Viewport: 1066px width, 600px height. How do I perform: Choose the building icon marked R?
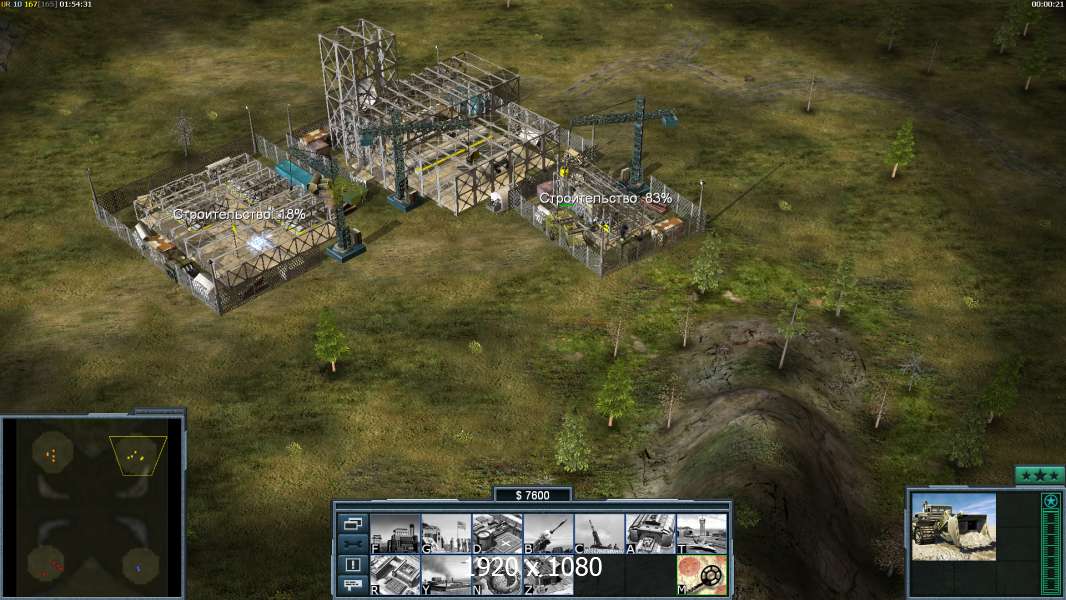point(395,575)
